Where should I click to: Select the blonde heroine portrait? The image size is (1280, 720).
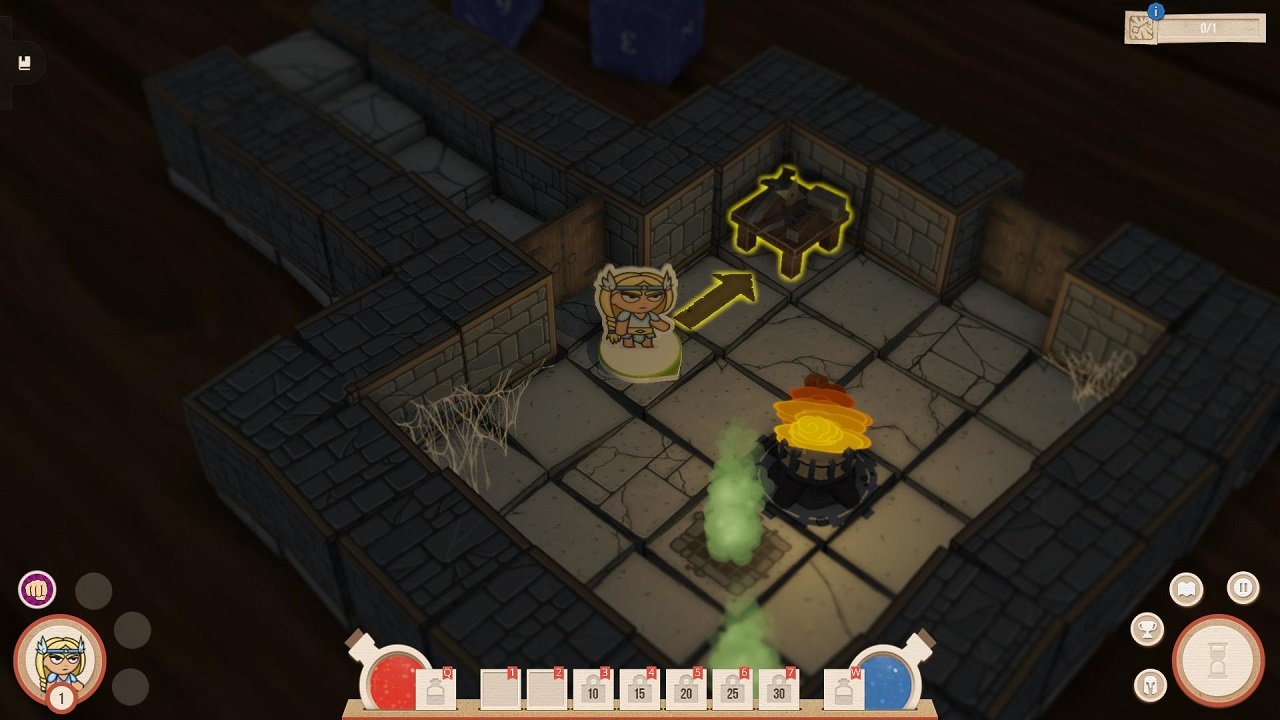coord(59,659)
